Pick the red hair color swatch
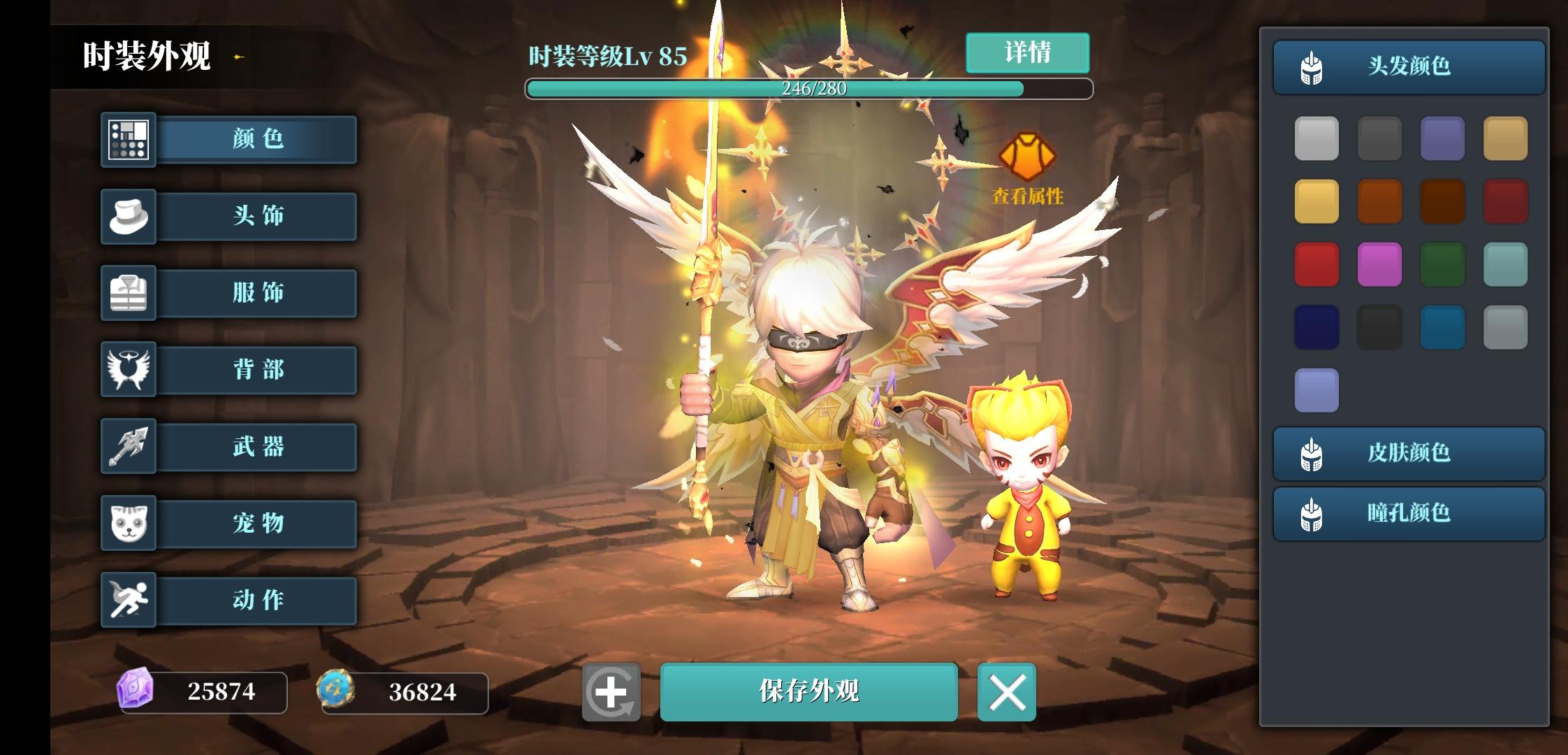 pos(1316,264)
